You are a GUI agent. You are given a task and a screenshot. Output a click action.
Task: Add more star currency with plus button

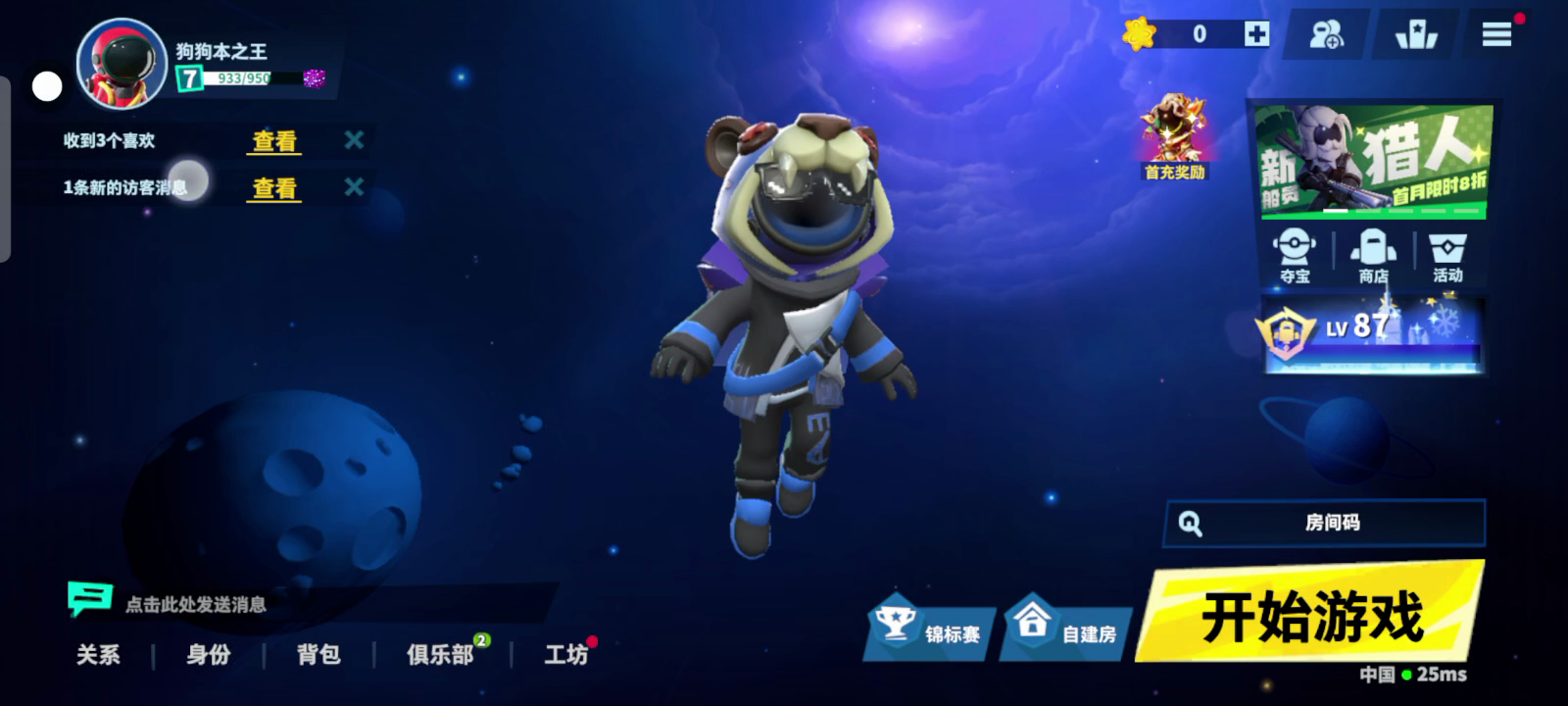pyautogui.click(x=1256, y=34)
